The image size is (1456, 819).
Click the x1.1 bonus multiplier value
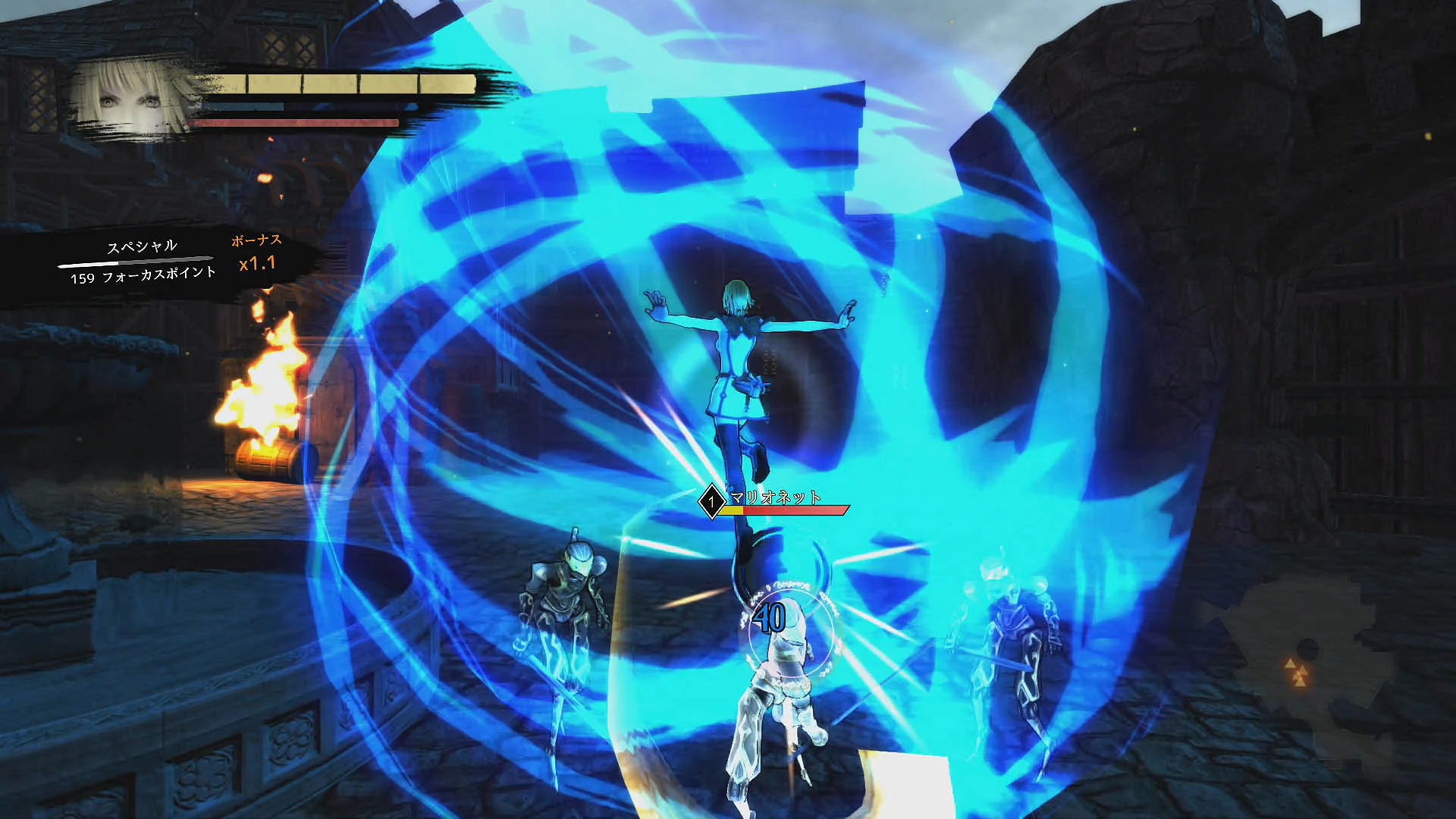pyautogui.click(x=256, y=265)
